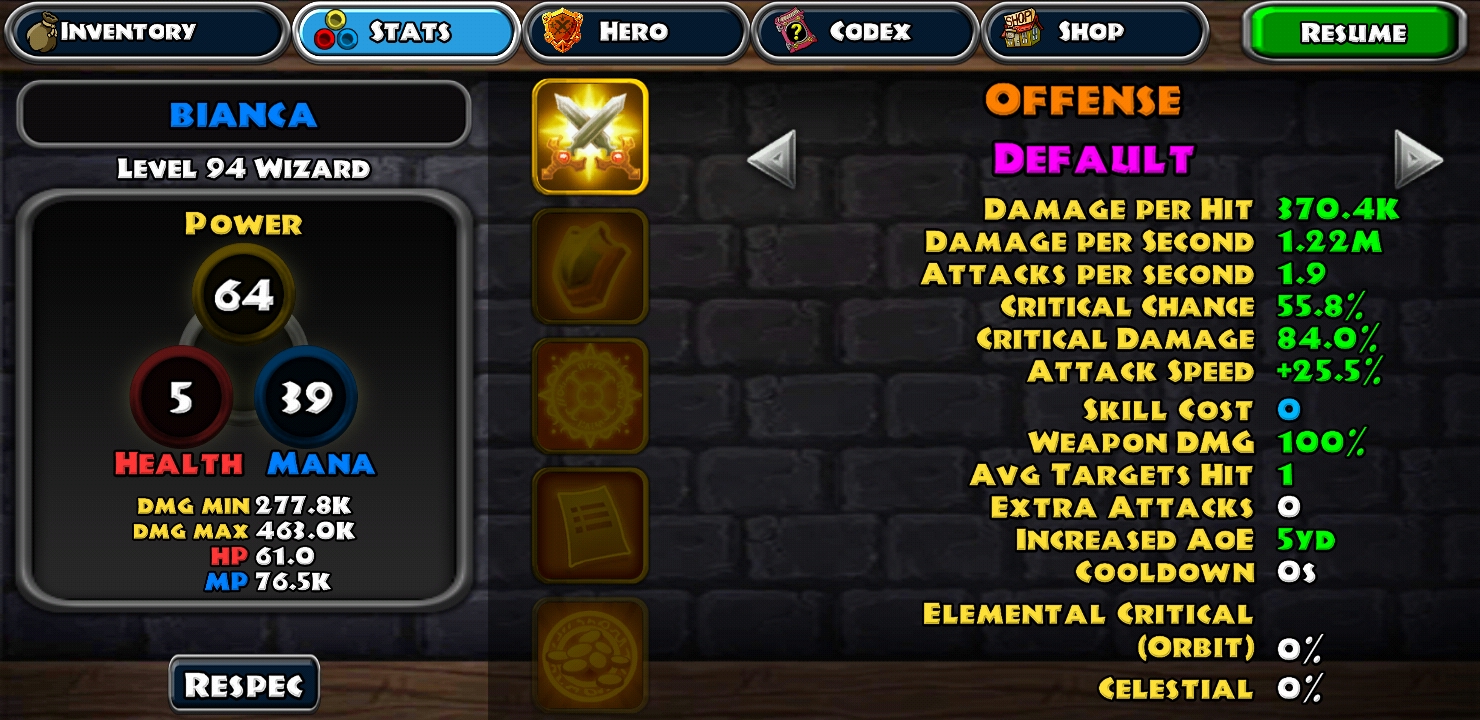
Task: Select the Health stat circle showing 5
Action: (x=180, y=396)
